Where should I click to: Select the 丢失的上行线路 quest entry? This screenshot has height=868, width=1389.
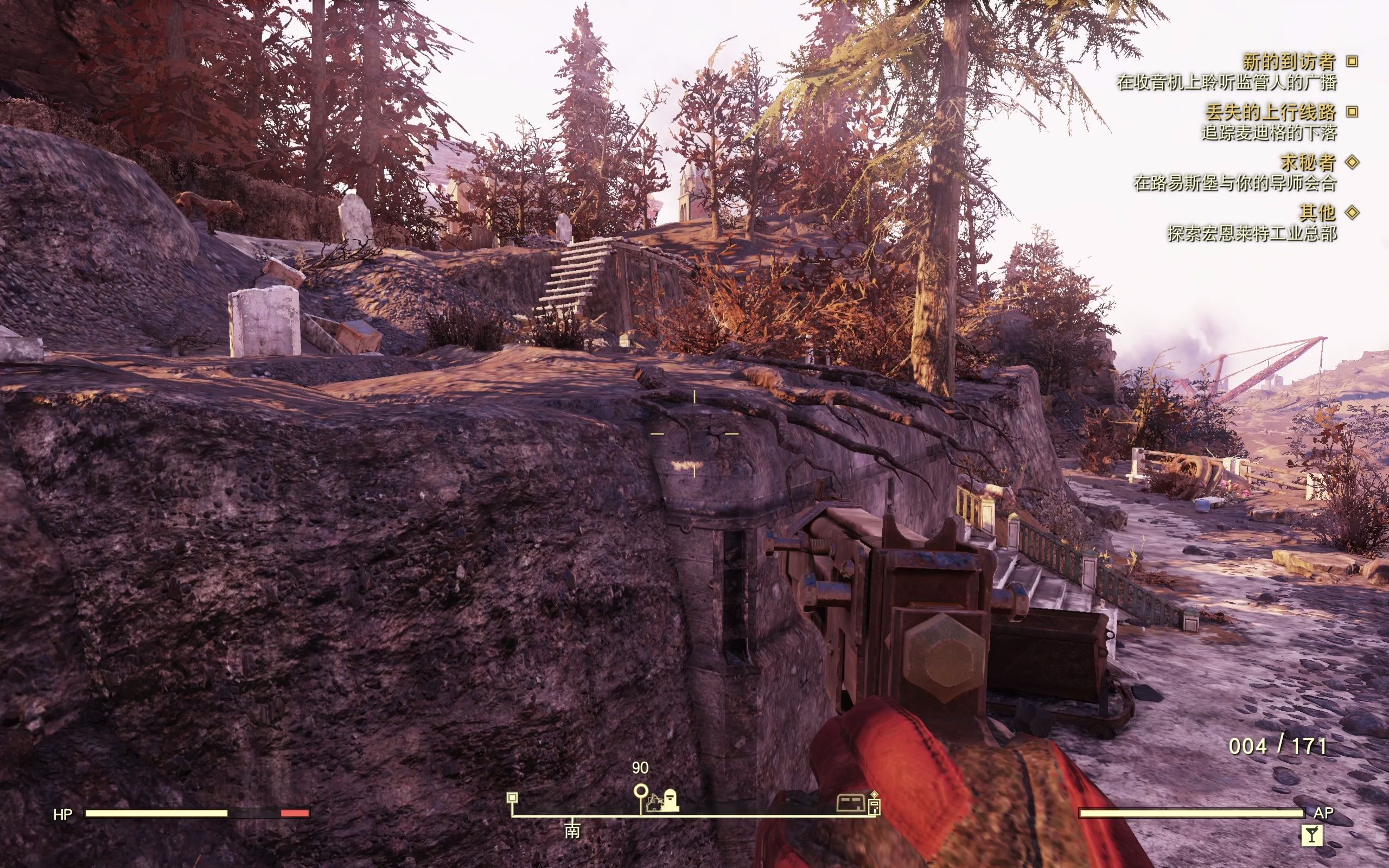(1270, 112)
